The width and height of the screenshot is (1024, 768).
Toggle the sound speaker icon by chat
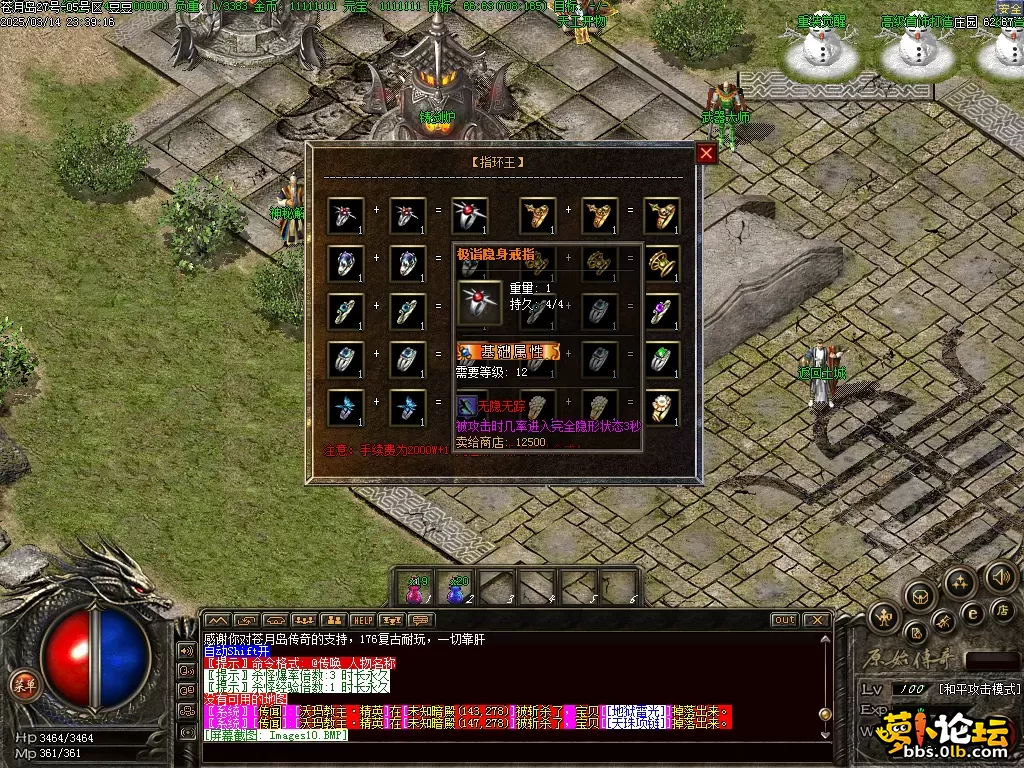(x=186, y=650)
